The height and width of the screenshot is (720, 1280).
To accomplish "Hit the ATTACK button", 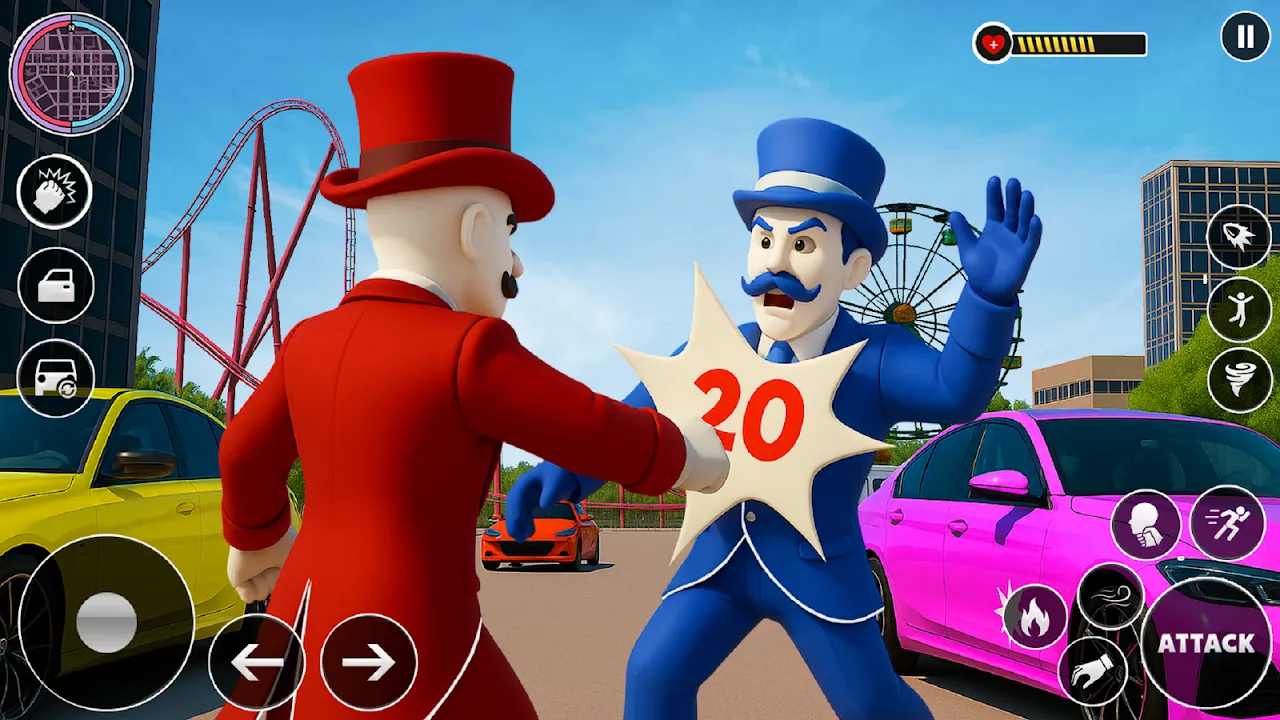I will [x=1206, y=643].
